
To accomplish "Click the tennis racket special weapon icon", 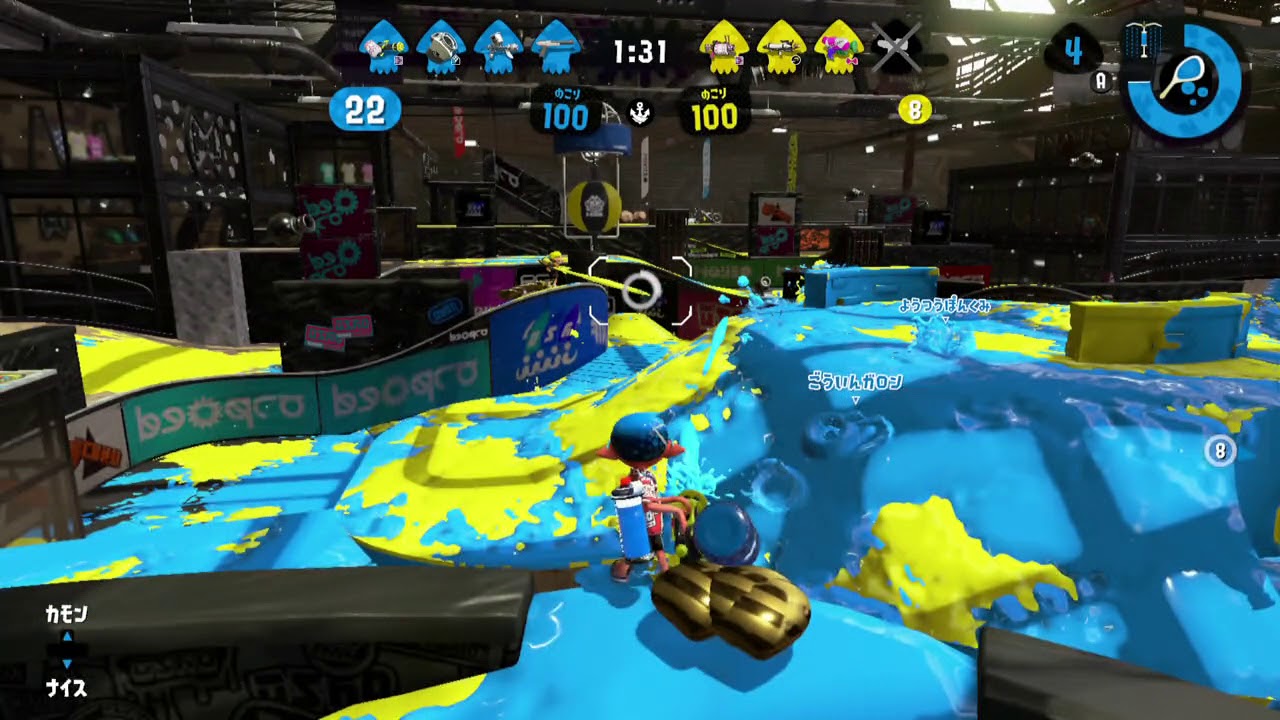I will 1185,75.
